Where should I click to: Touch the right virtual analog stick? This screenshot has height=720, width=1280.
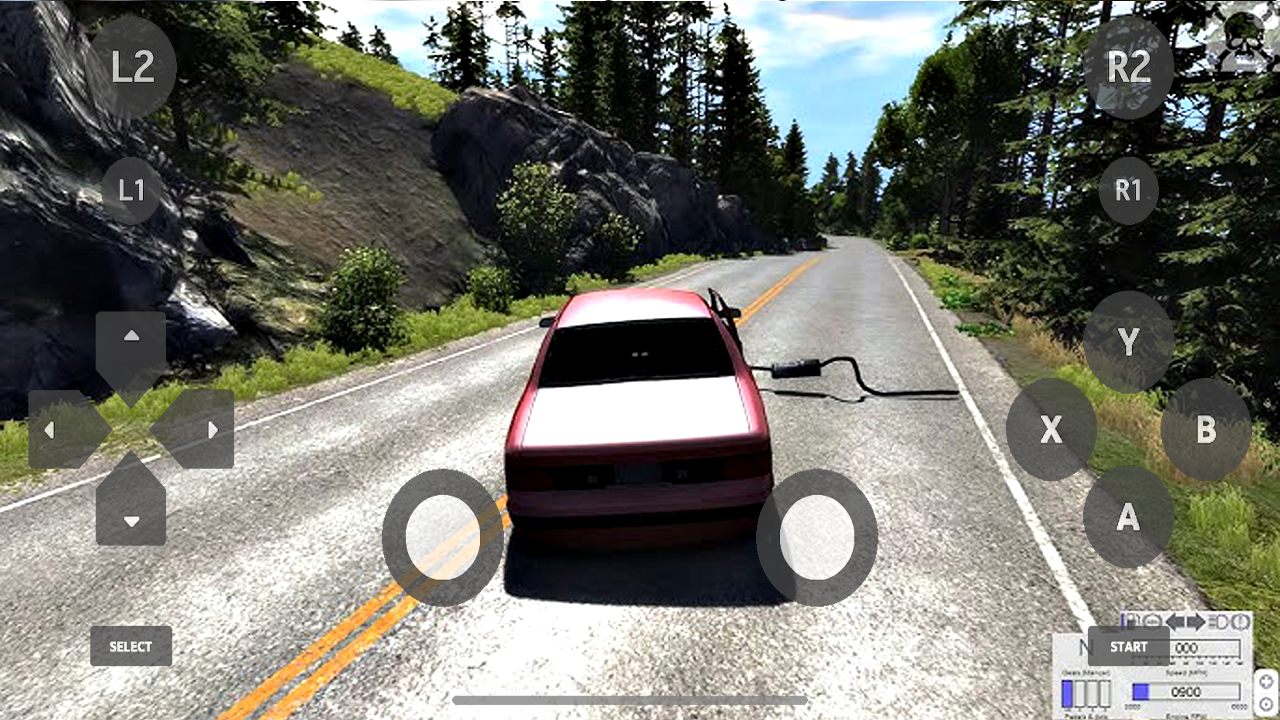(x=817, y=537)
